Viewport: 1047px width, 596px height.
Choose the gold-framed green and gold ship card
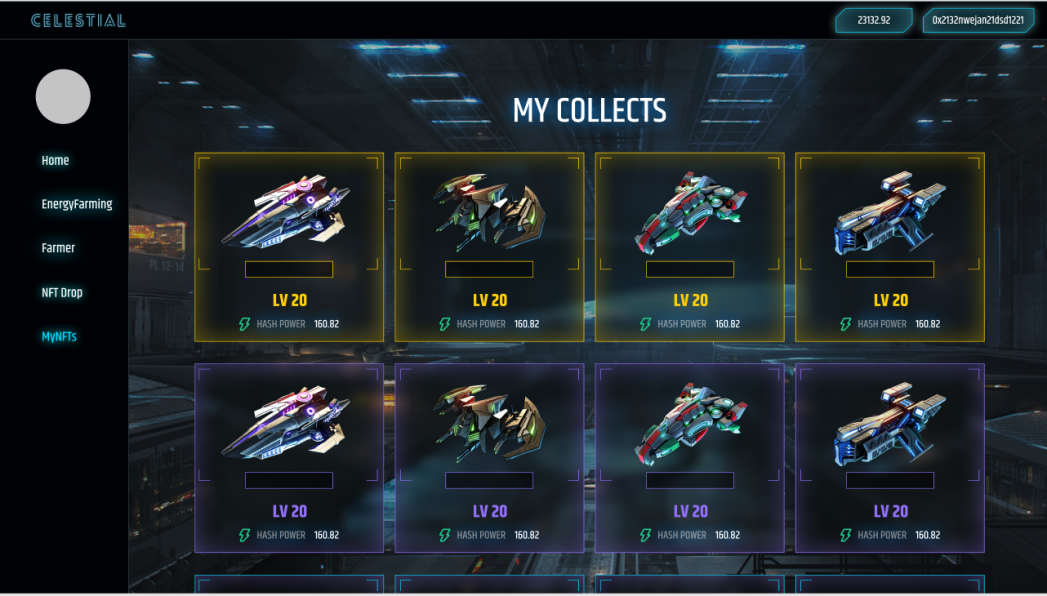(x=489, y=246)
